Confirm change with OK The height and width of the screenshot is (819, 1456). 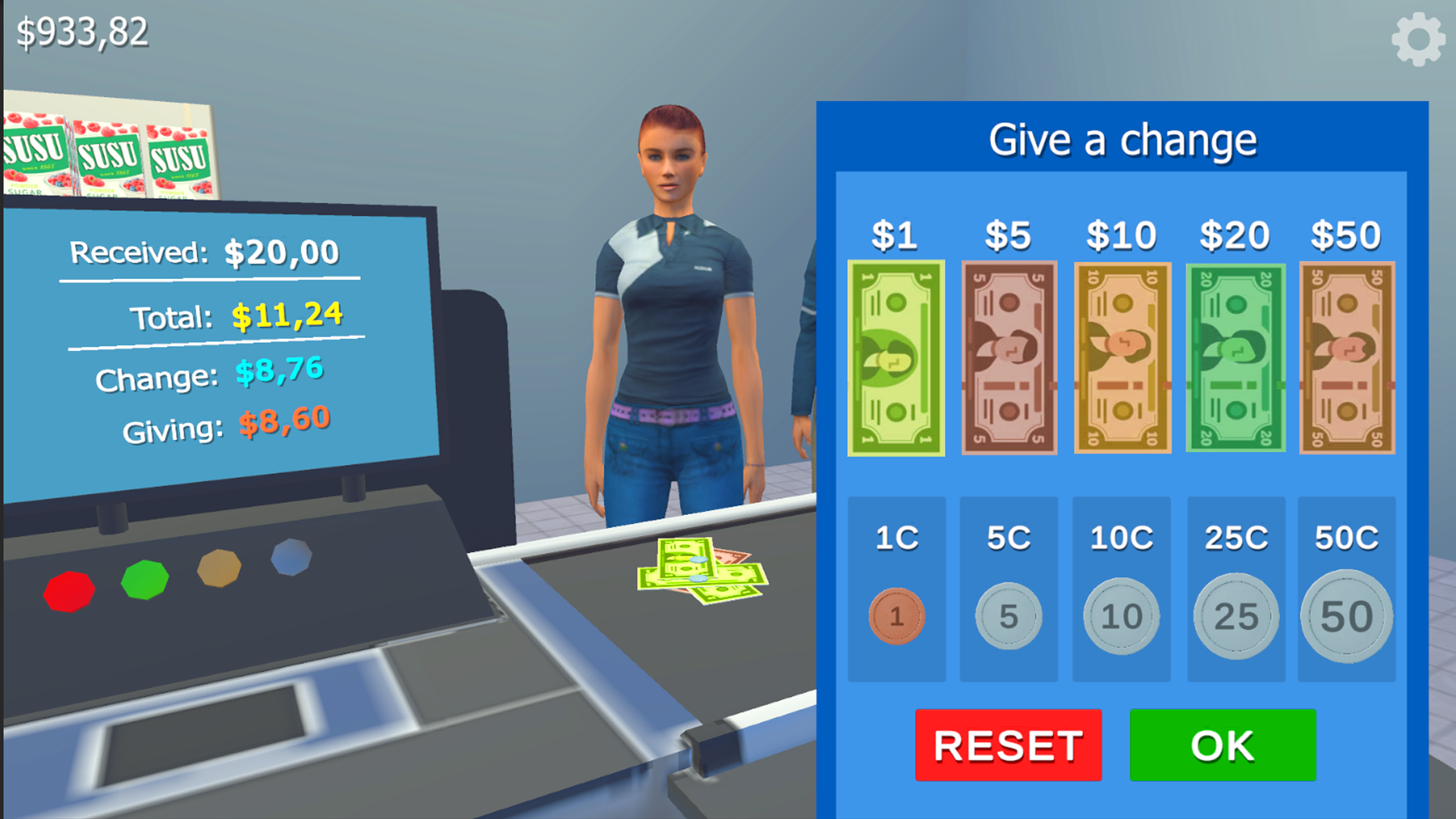tap(1222, 745)
